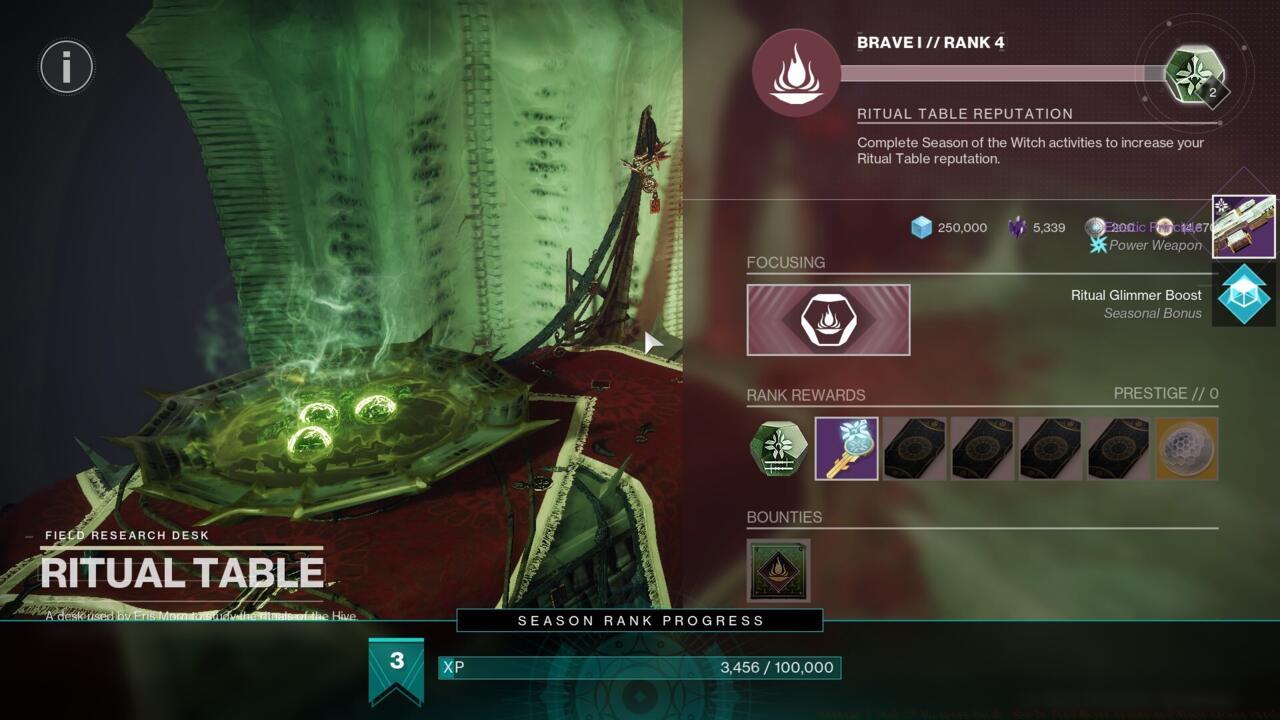The width and height of the screenshot is (1280, 720).
Task: Open the Ritual Glimmer Boost seasonal bonus icon
Action: [x=1243, y=296]
